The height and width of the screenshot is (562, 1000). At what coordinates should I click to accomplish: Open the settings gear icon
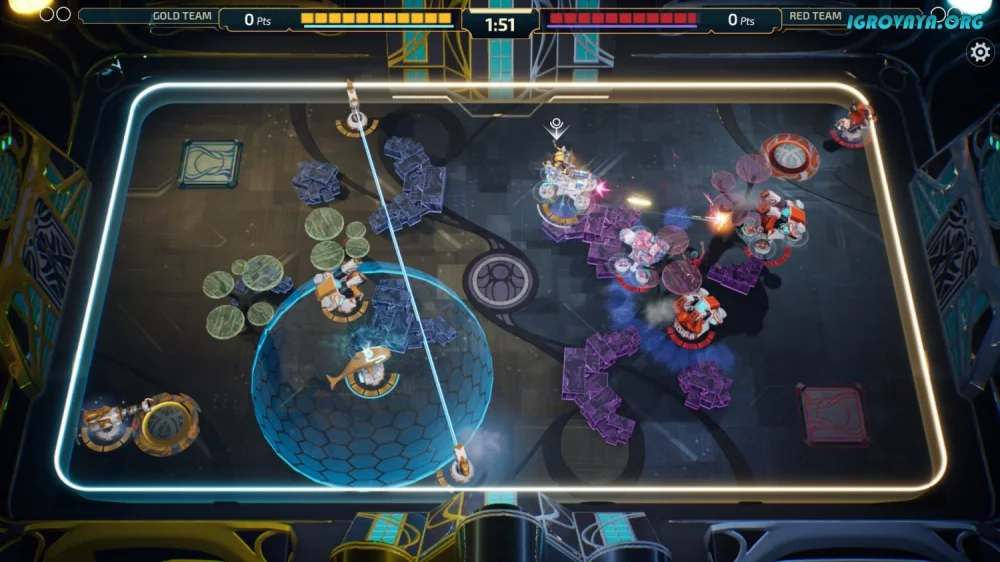coord(980,53)
